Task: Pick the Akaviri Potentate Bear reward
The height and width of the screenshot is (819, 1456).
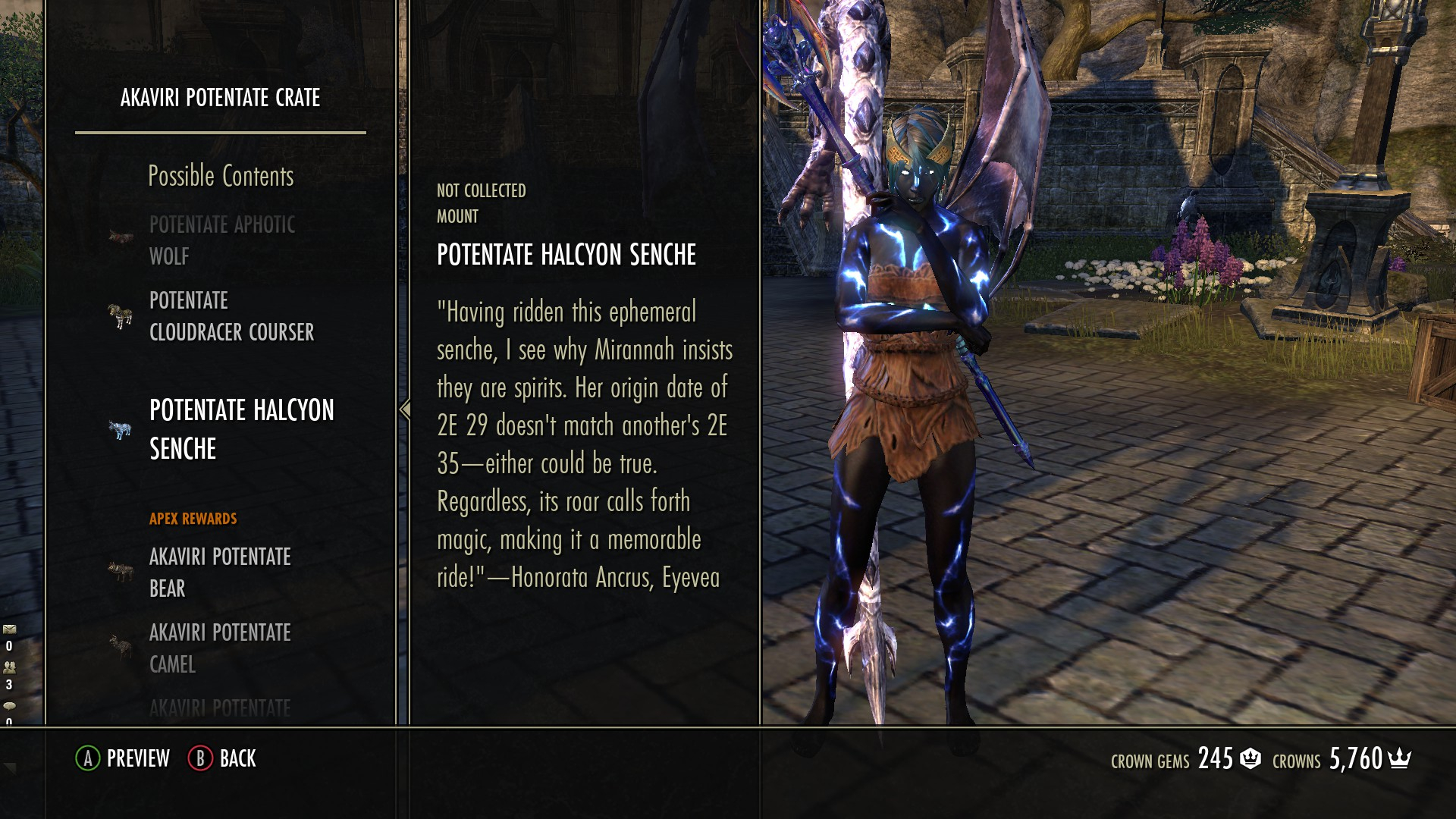Action: pos(219,572)
